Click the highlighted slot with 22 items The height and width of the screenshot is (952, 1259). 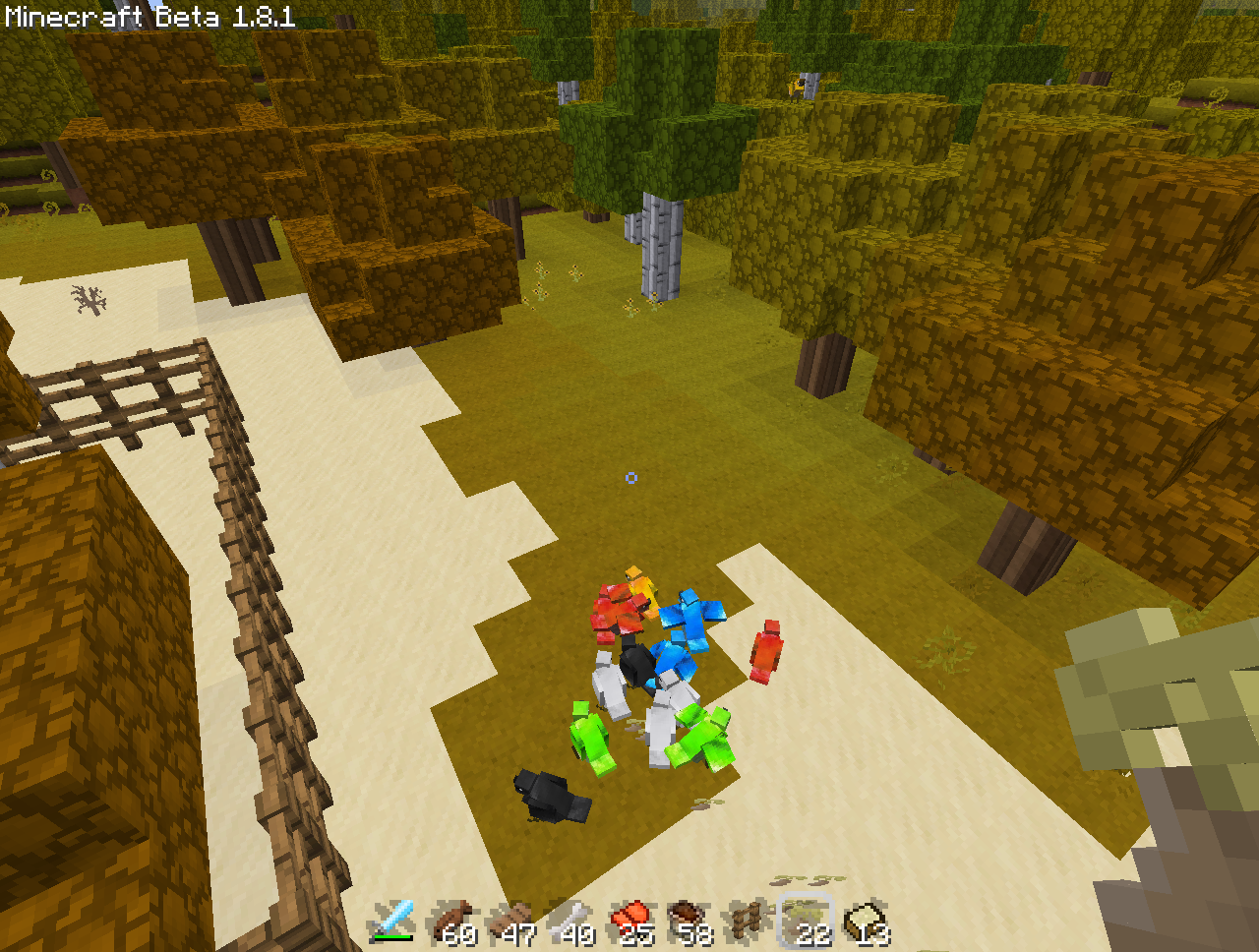807,922
